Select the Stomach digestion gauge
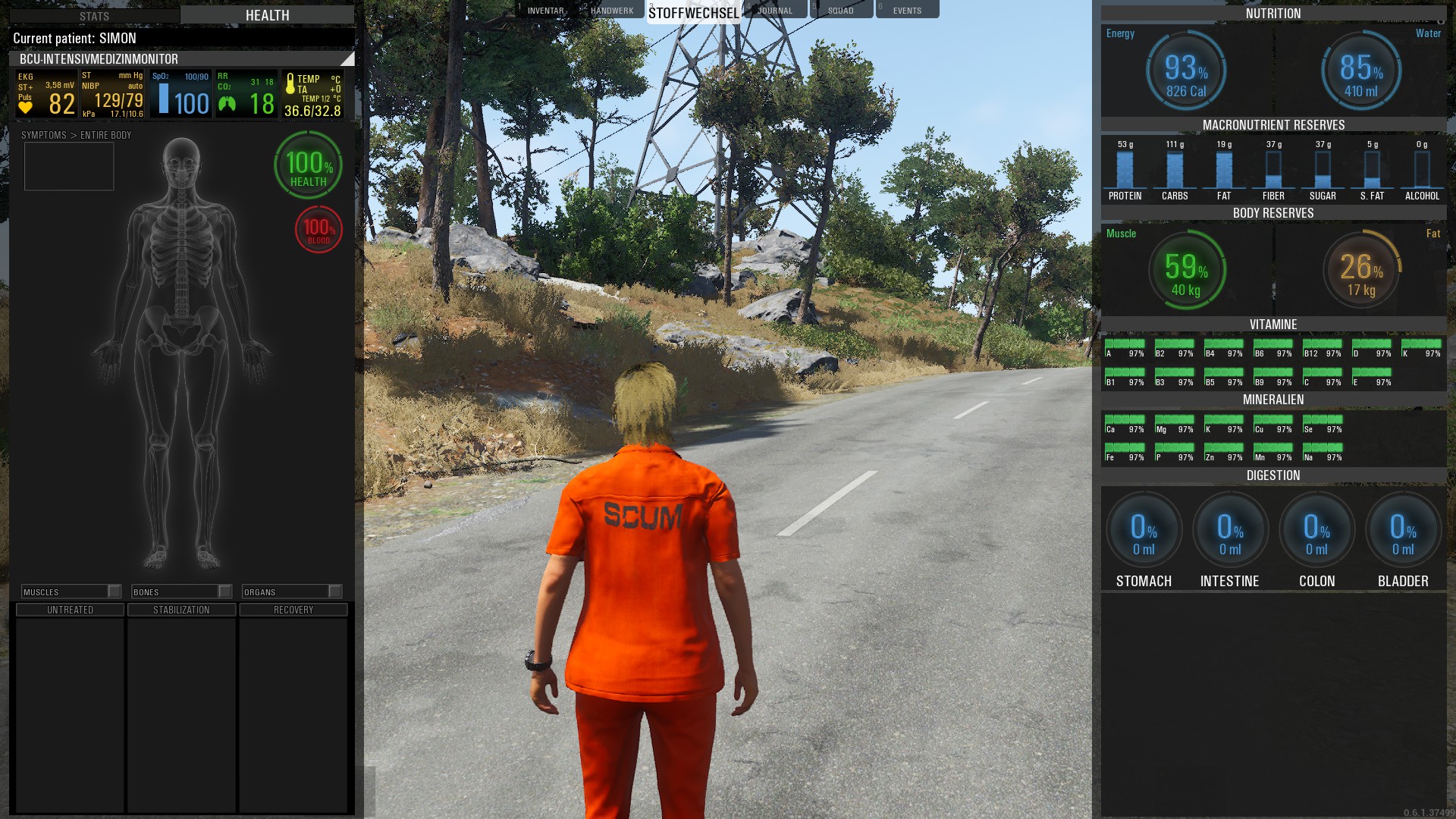 [1144, 531]
